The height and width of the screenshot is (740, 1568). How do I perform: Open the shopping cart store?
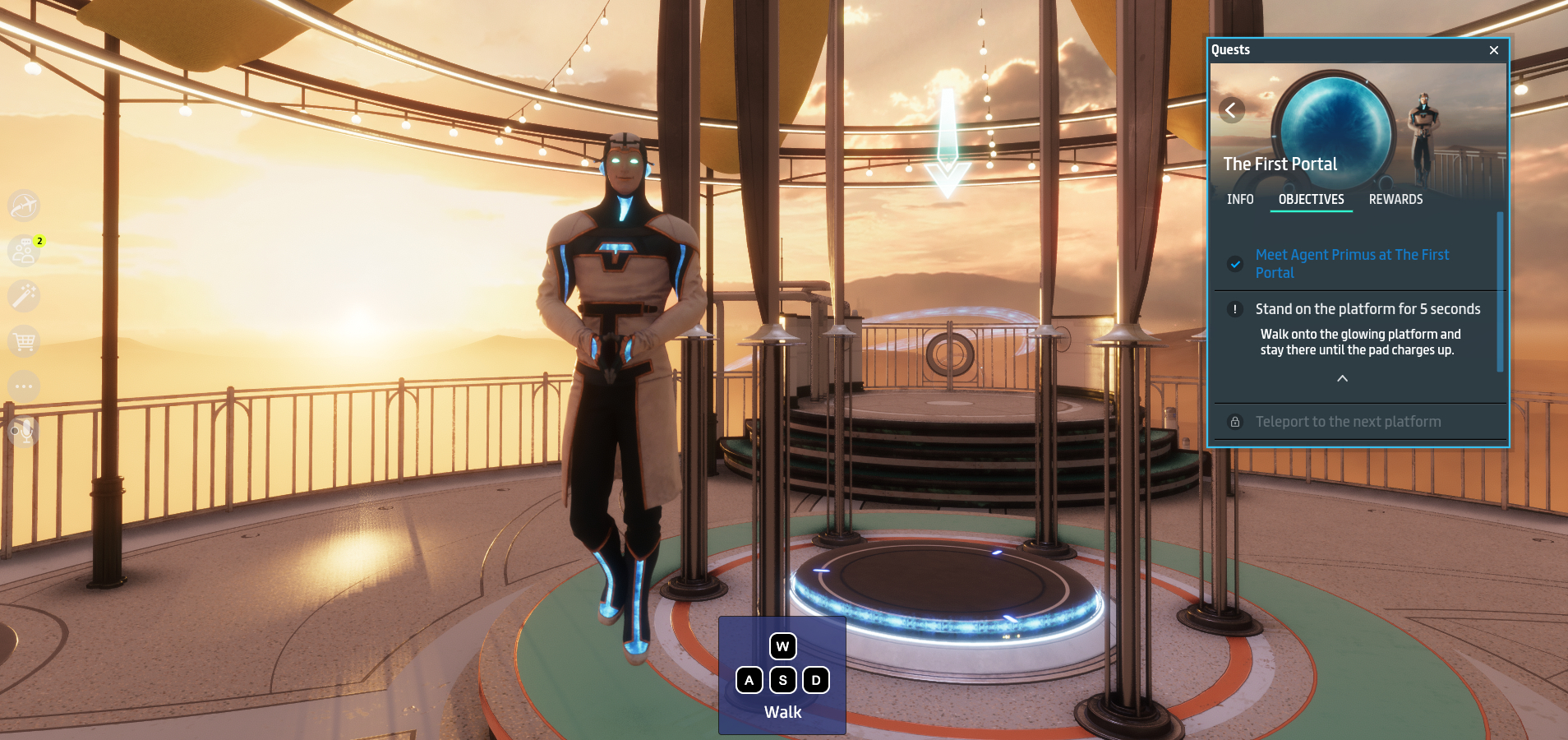click(x=24, y=340)
